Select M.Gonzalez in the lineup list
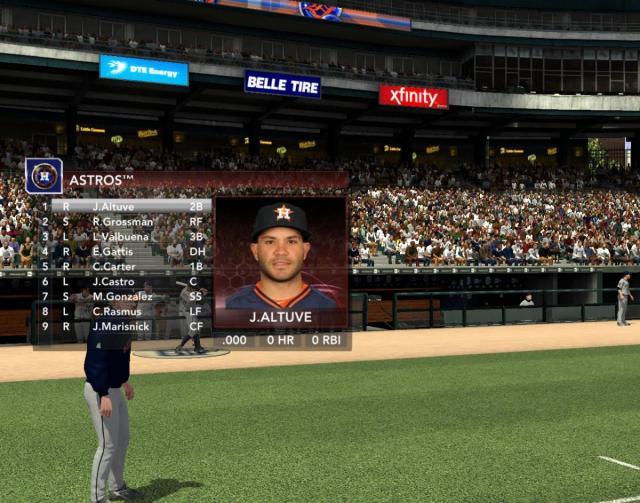This screenshot has height=503, width=640. (x=125, y=296)
